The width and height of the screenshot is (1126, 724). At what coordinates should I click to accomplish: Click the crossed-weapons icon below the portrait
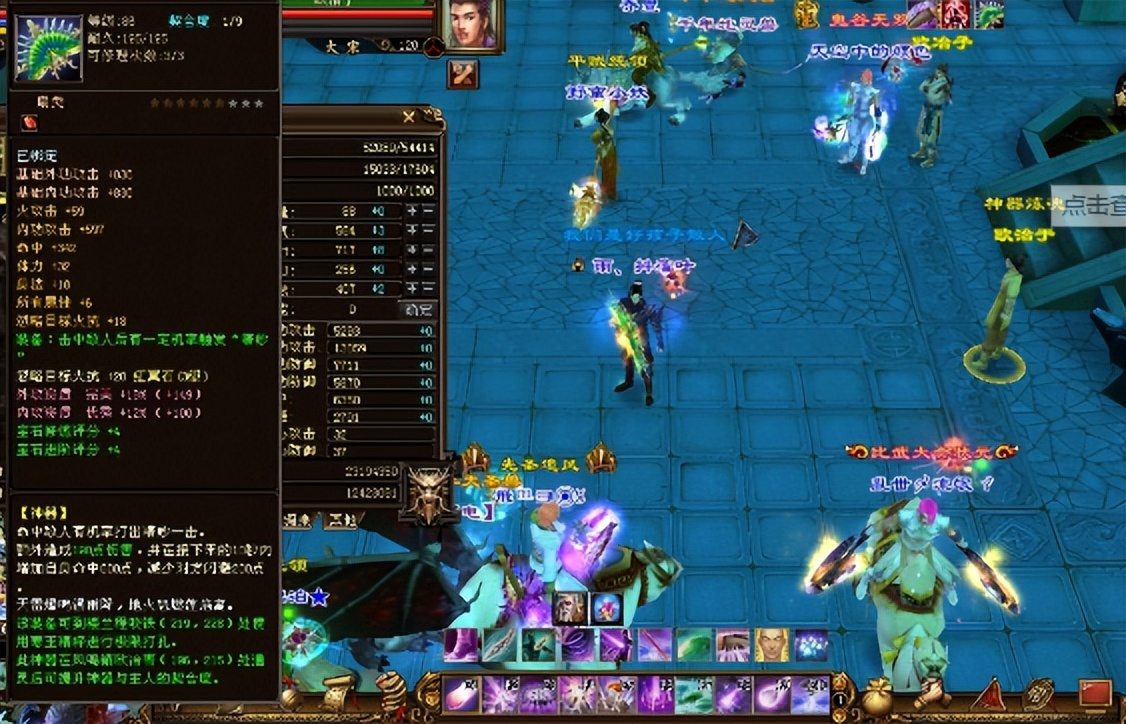(462, 73)
